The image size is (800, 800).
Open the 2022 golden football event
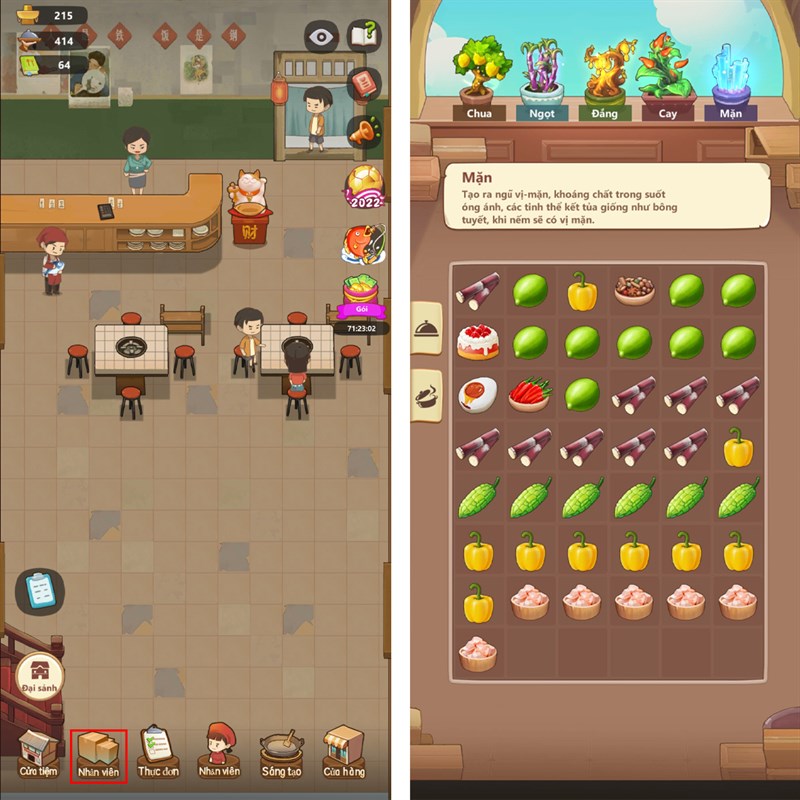pos(364,185)
